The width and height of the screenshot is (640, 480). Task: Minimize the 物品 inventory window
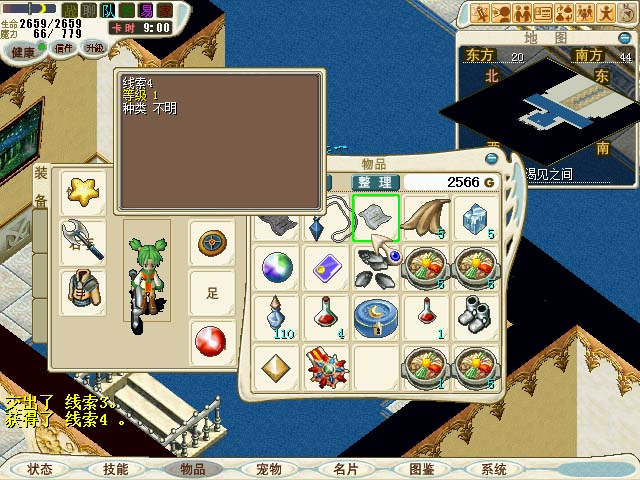(490, 158)
